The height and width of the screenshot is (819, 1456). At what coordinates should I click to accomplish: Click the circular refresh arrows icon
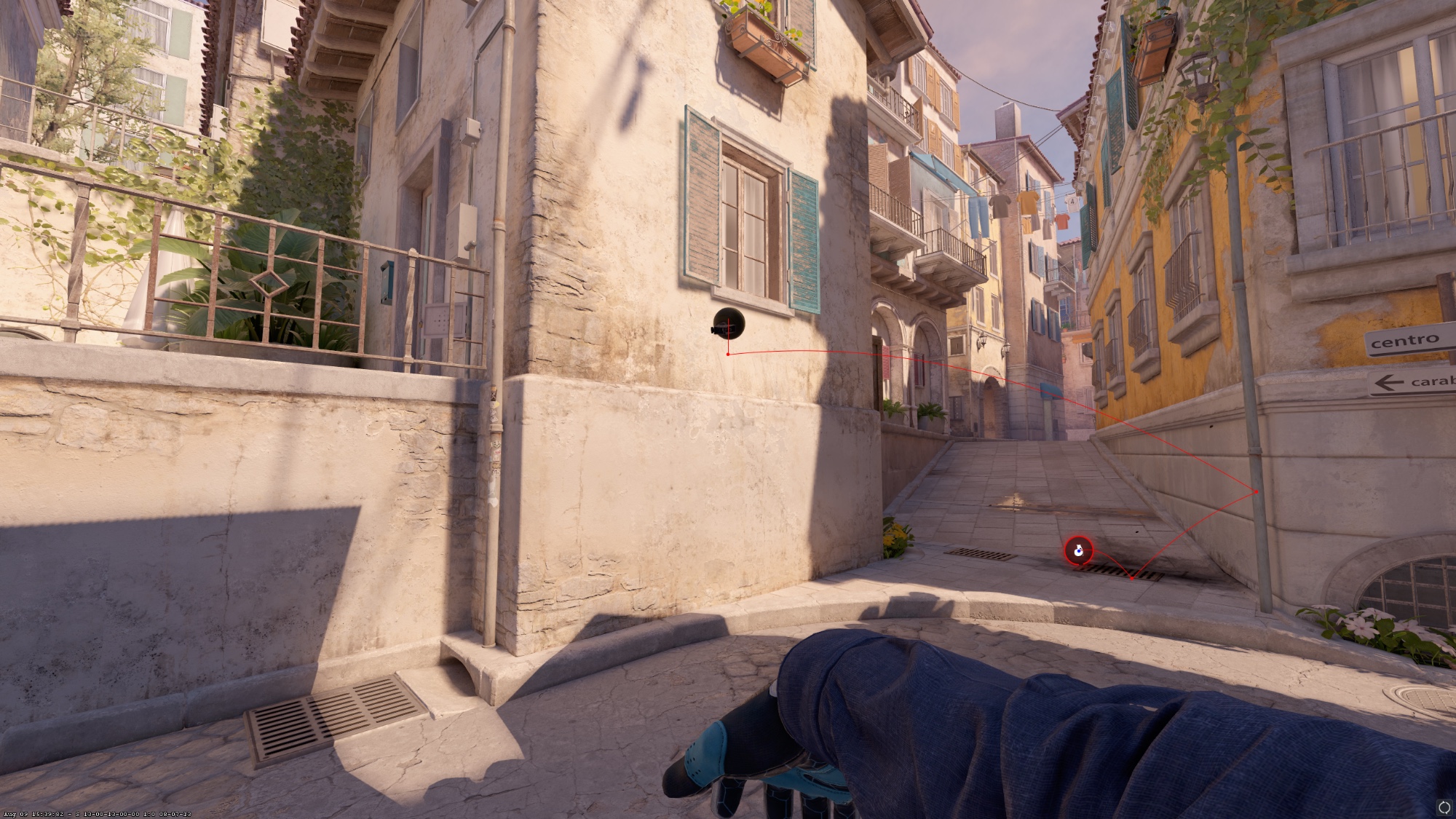[1444, 807]
